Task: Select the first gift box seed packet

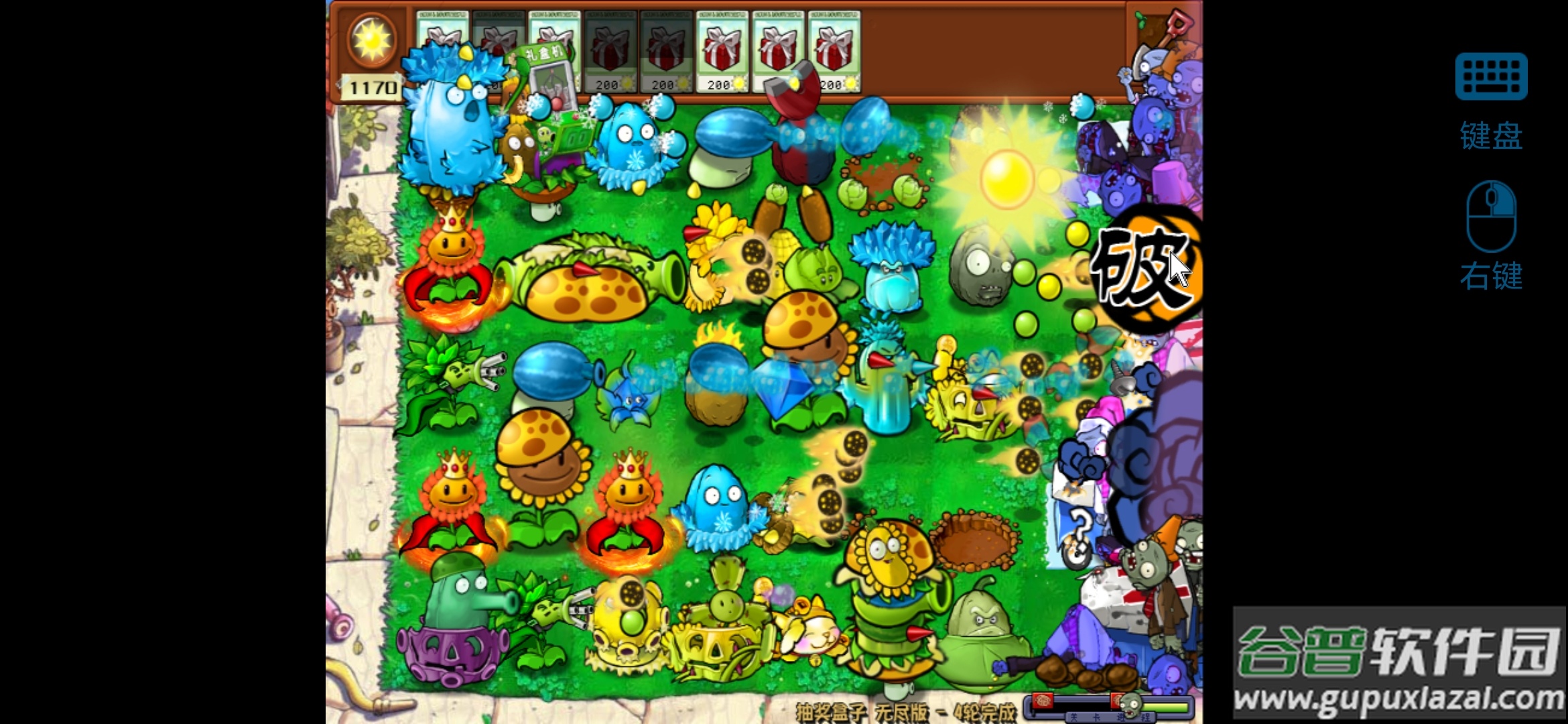Action: (440, 47)
